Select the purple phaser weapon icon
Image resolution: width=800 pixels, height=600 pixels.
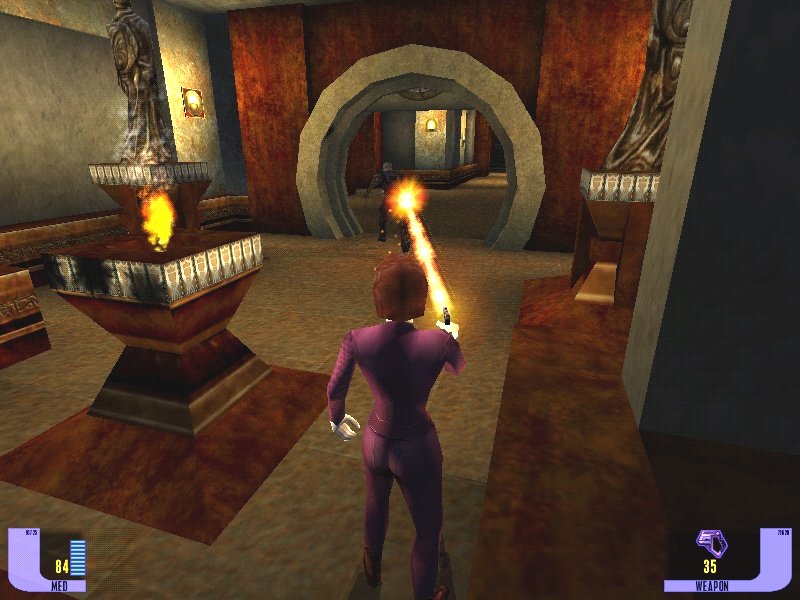[712, 544]
